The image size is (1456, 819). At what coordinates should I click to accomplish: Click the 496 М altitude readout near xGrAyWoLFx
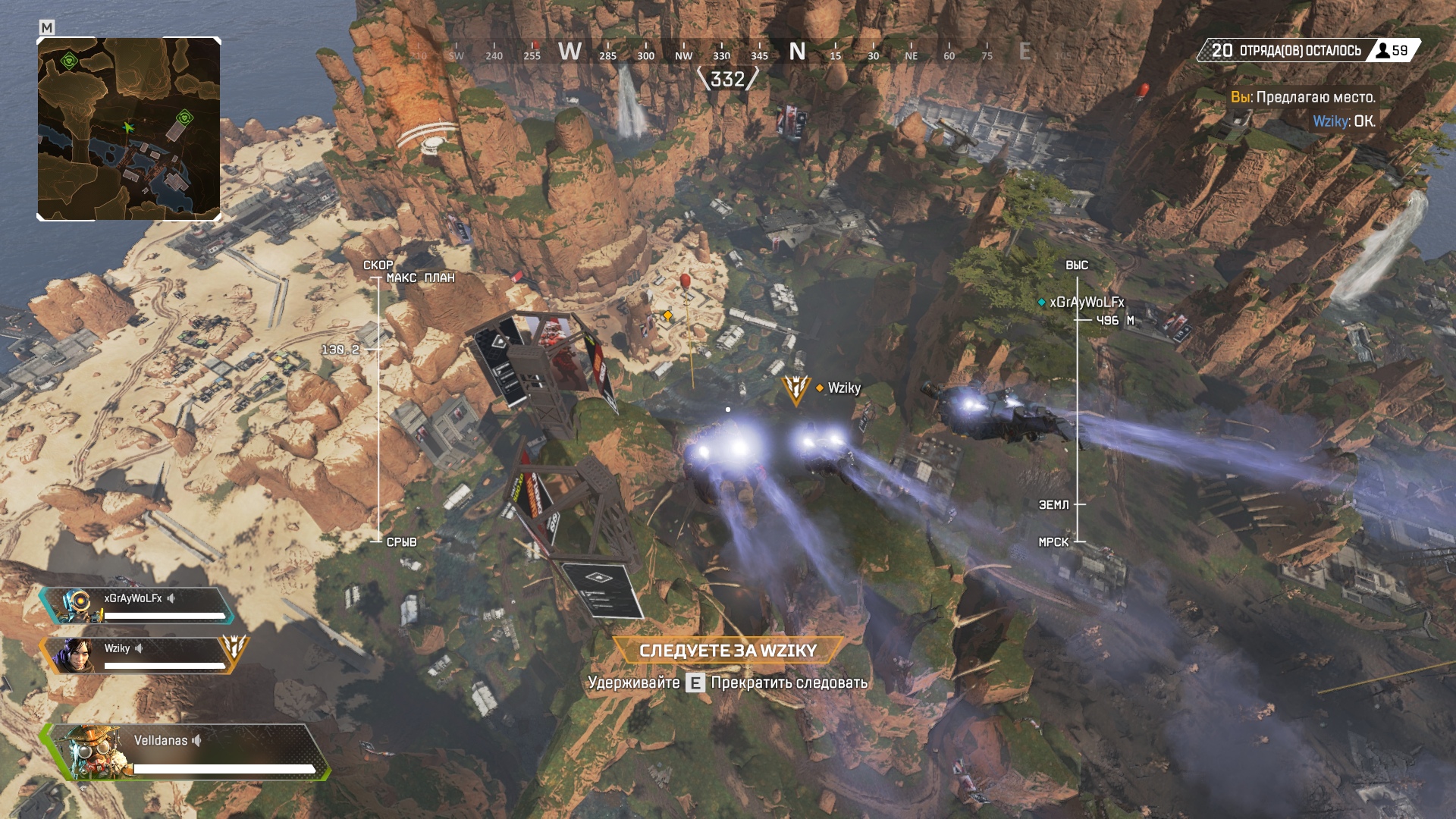[1117, 321]
